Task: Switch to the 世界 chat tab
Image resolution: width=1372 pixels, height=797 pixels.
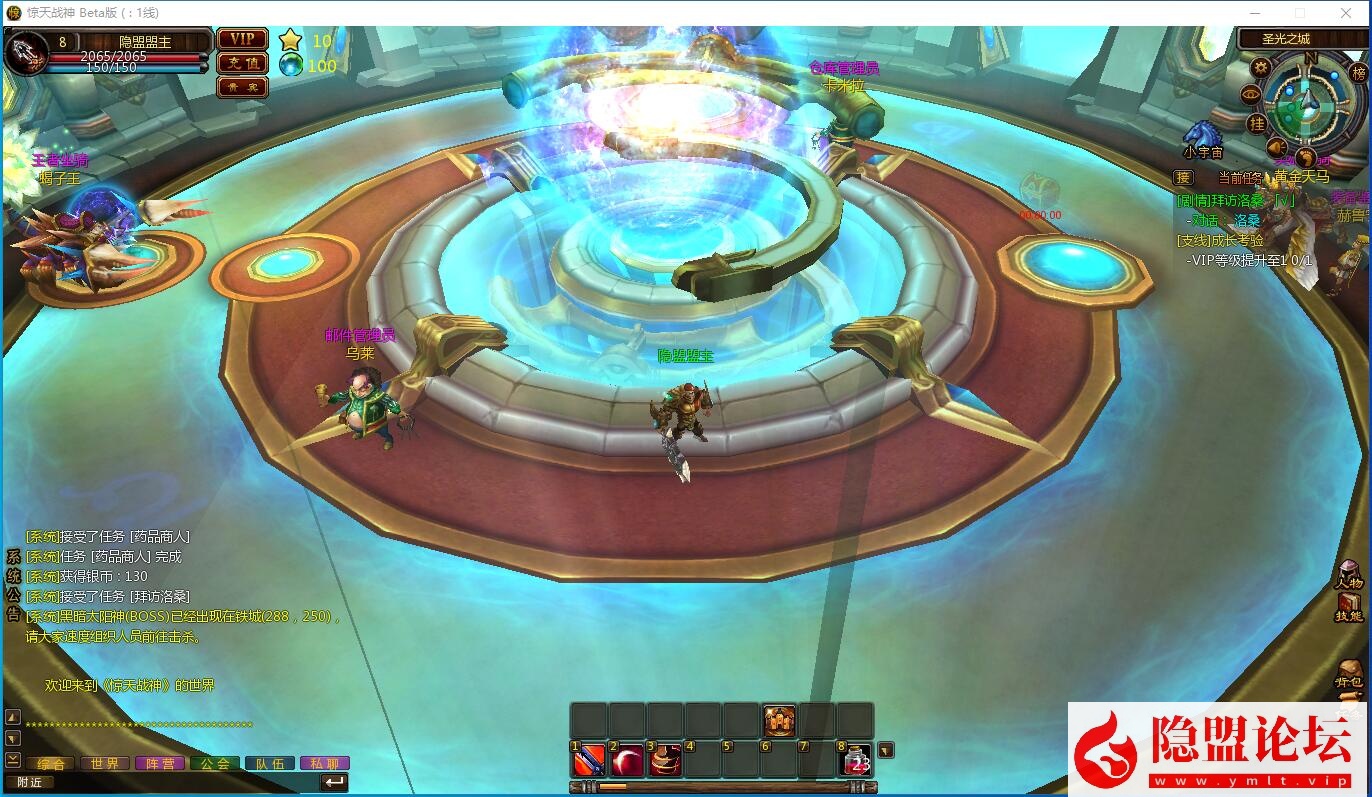Action: point(104,763)
